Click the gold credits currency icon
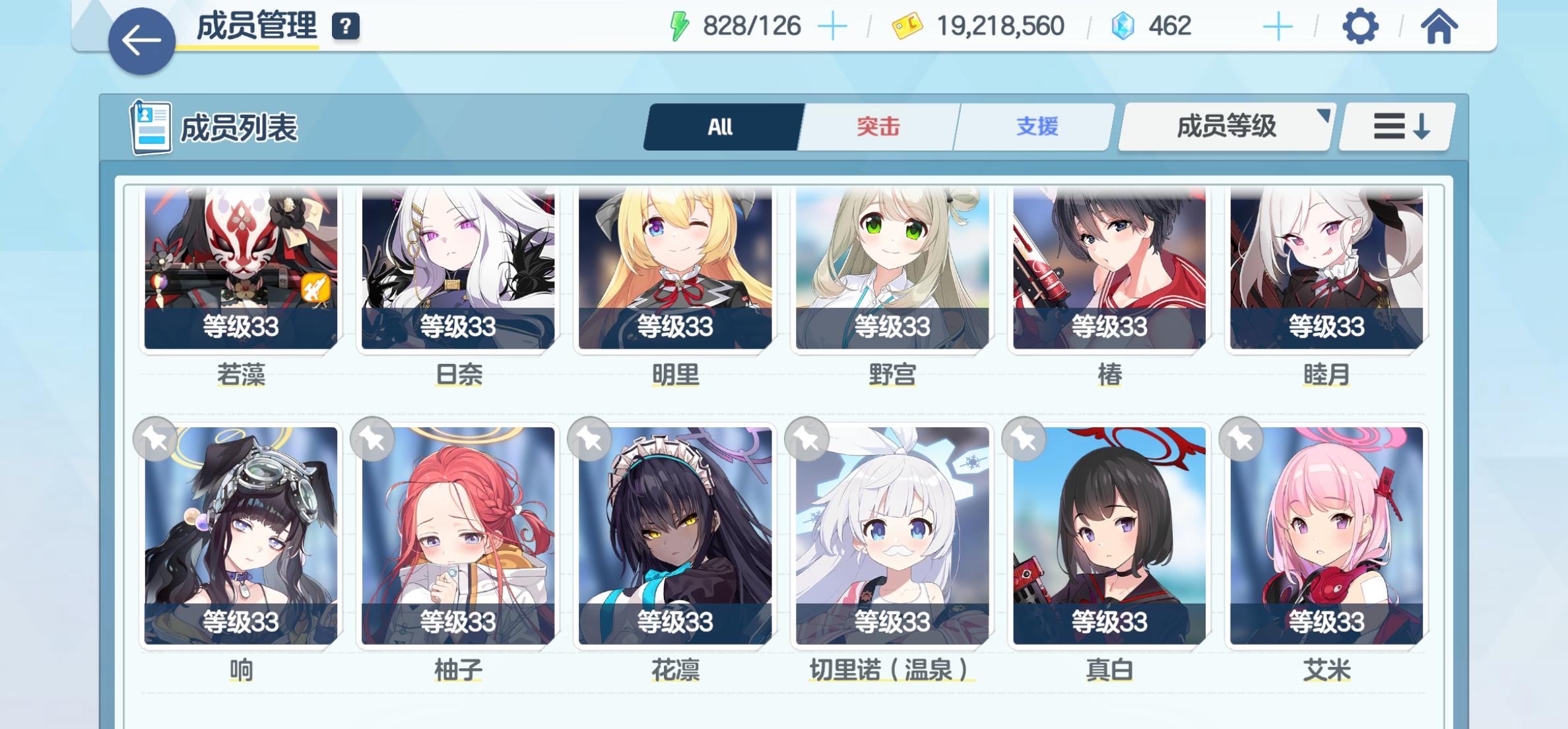The image size is (1568, 729). (x=913, y=26)
